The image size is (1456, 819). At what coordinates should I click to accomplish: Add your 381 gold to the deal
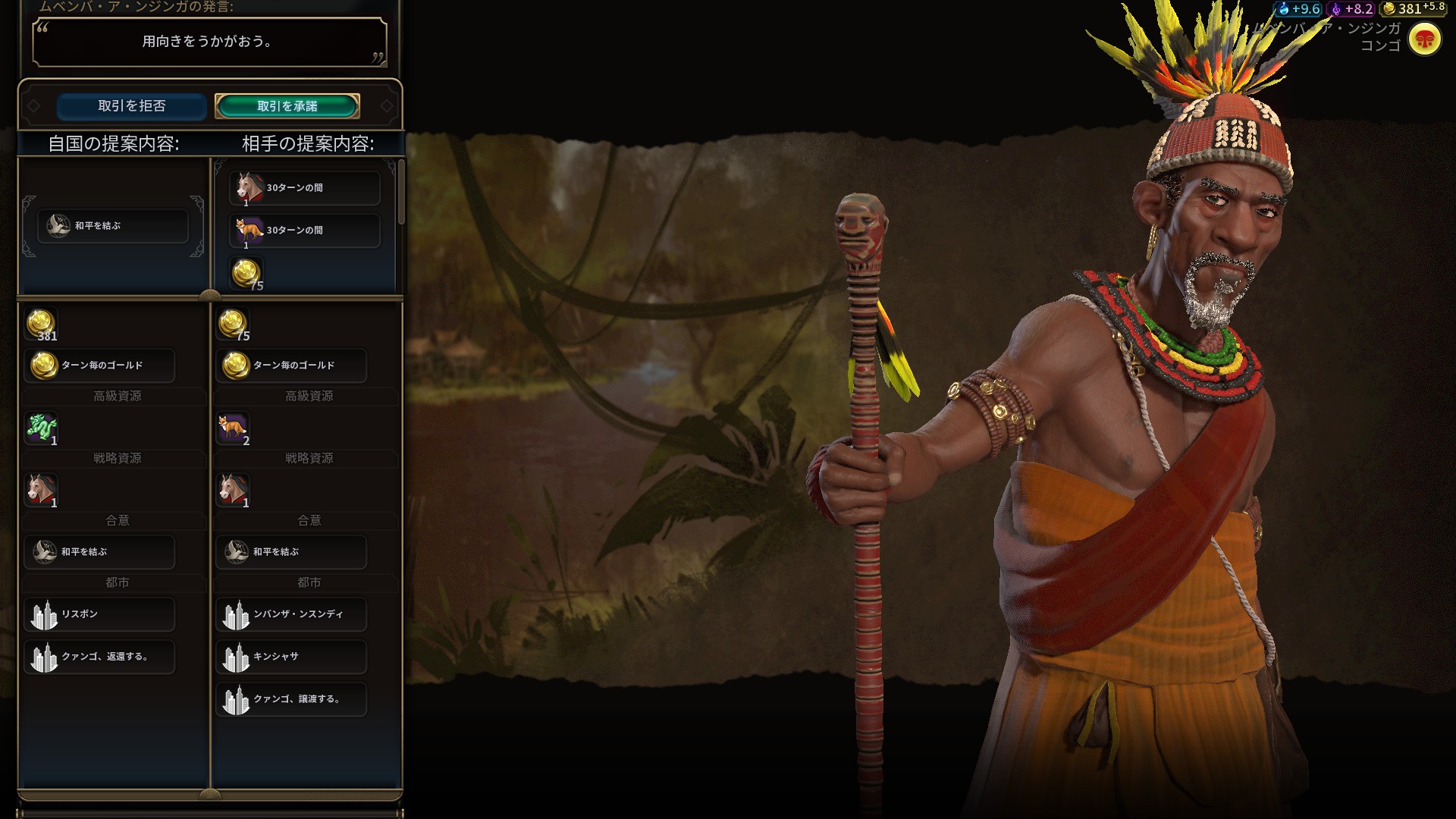(41, 324)
